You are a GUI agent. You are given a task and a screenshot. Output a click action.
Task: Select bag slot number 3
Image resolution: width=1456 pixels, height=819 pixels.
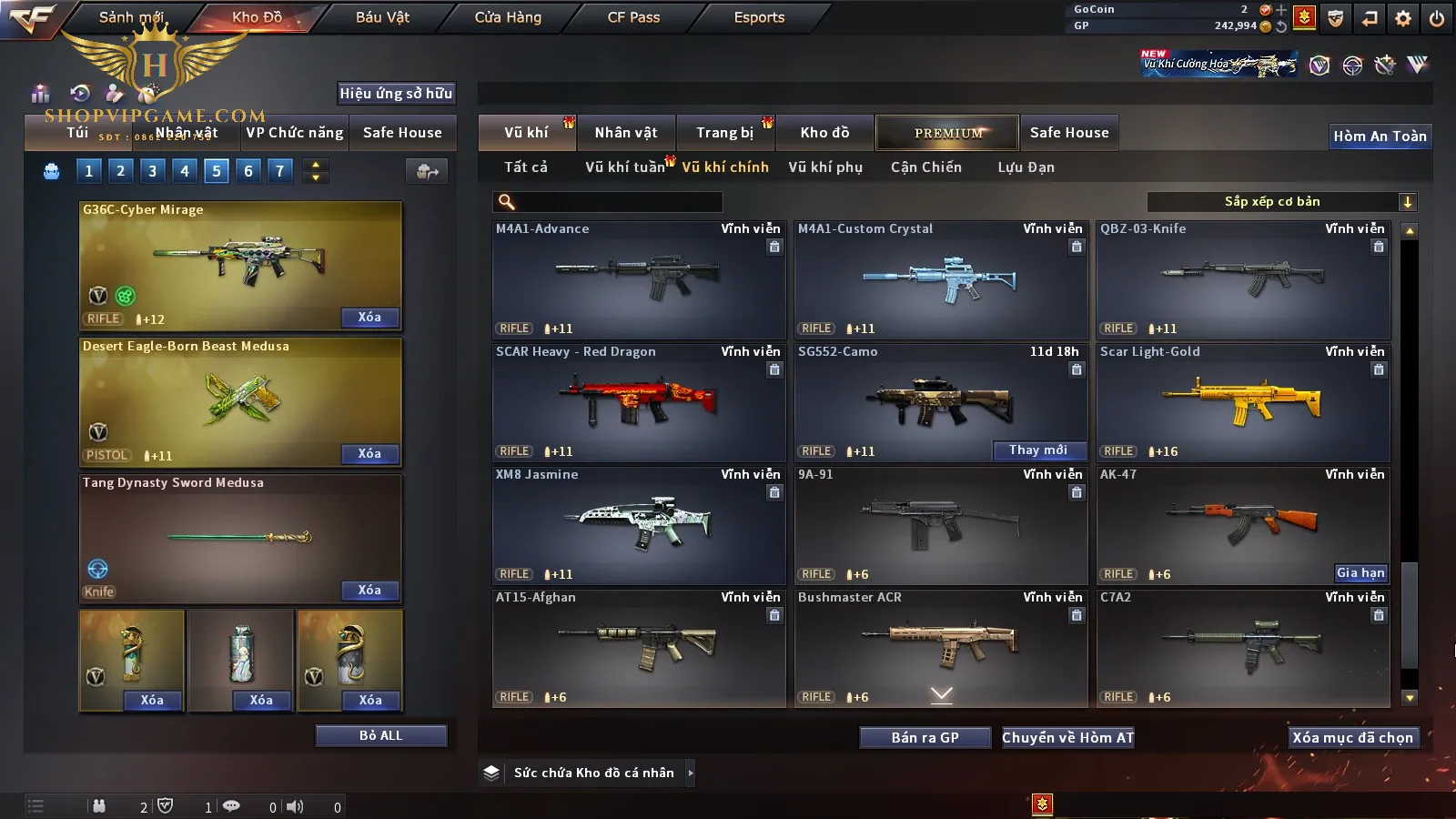pos(152,171)
